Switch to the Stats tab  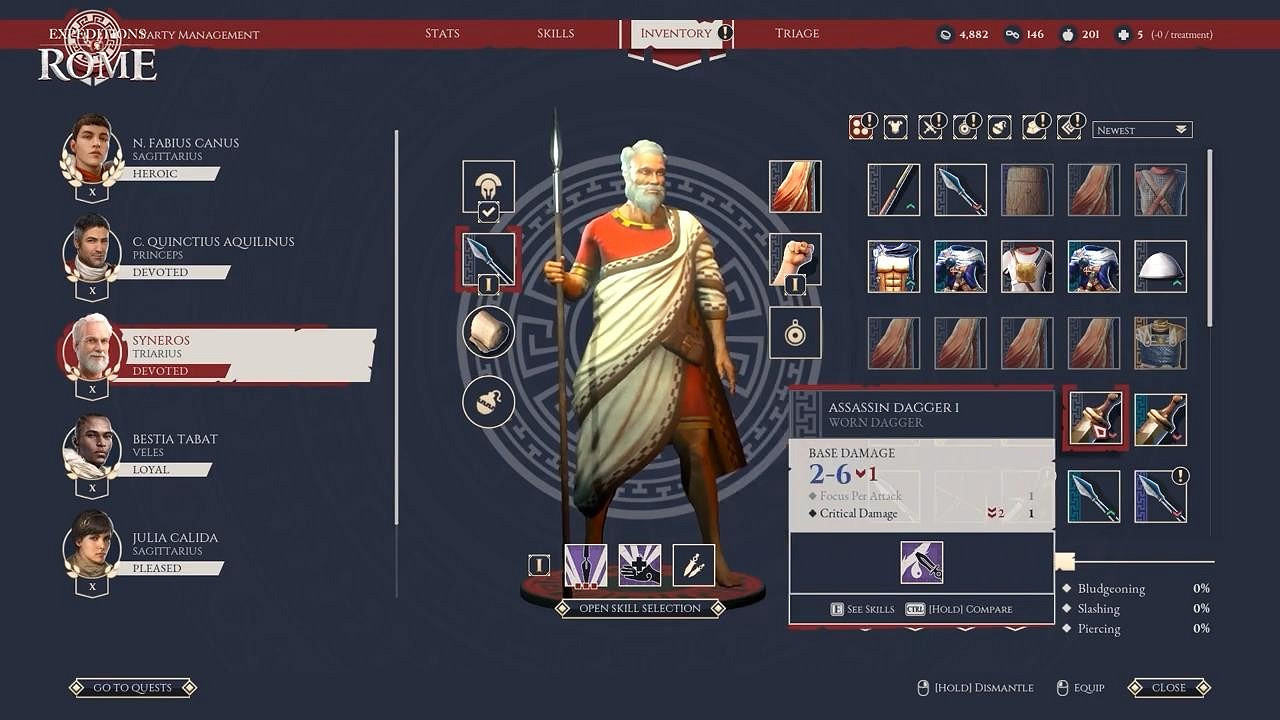(442, 33)
